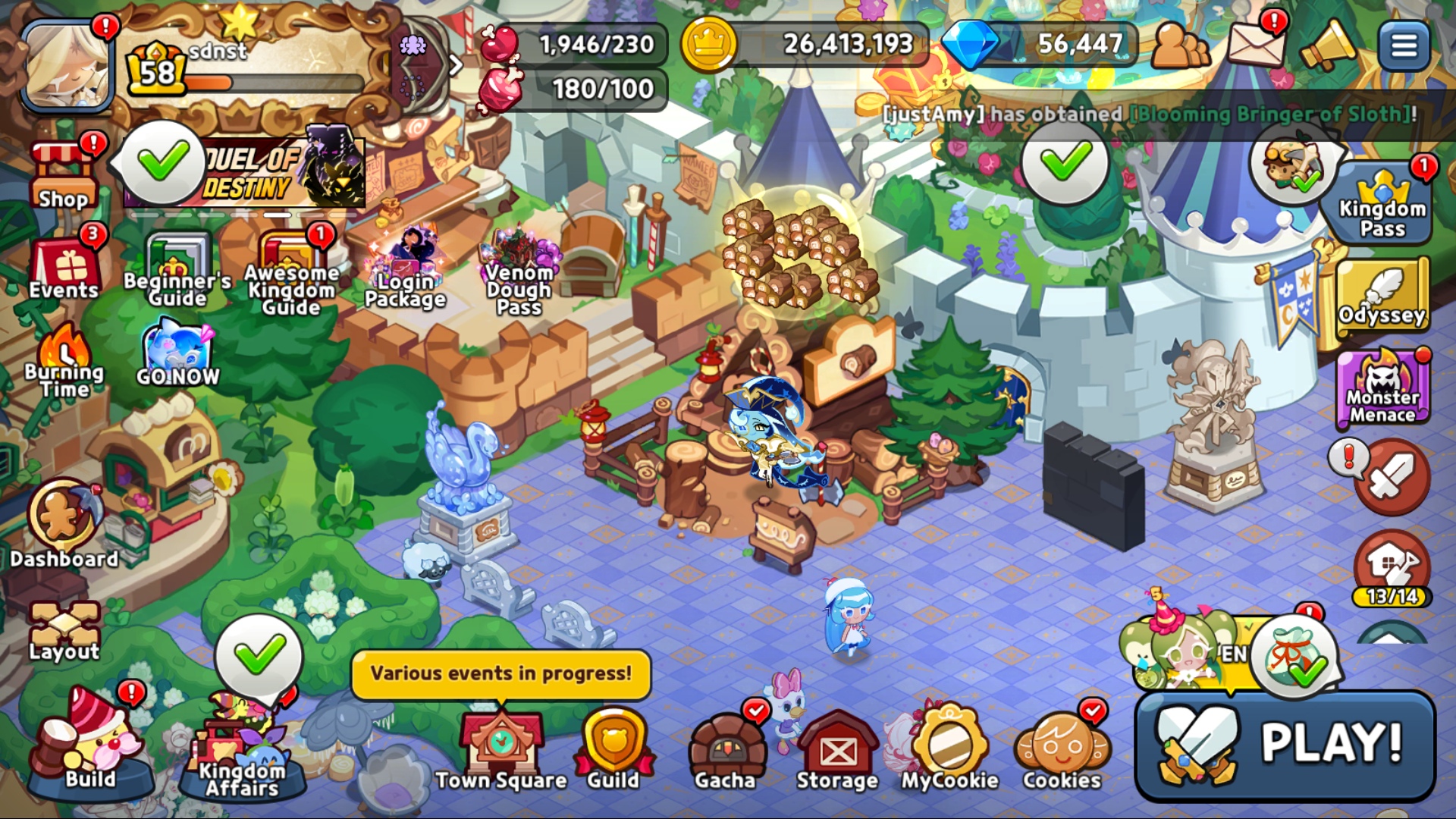This screenshot has height=819, width=1456.
Task: Open Storage
Action: (x=837, y=749)
